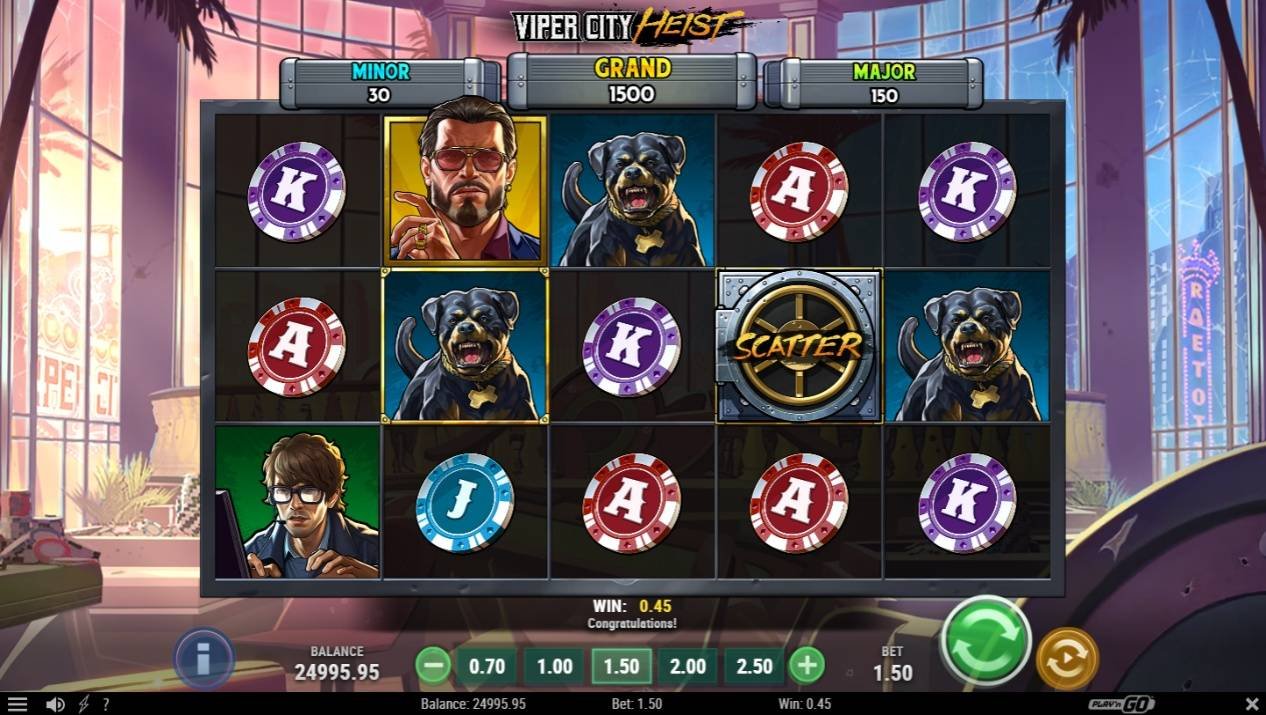Toggle the sound speaker icon
Image resolution: width=1266 pixels, height=715 pixels.
[x=55, y=704]
